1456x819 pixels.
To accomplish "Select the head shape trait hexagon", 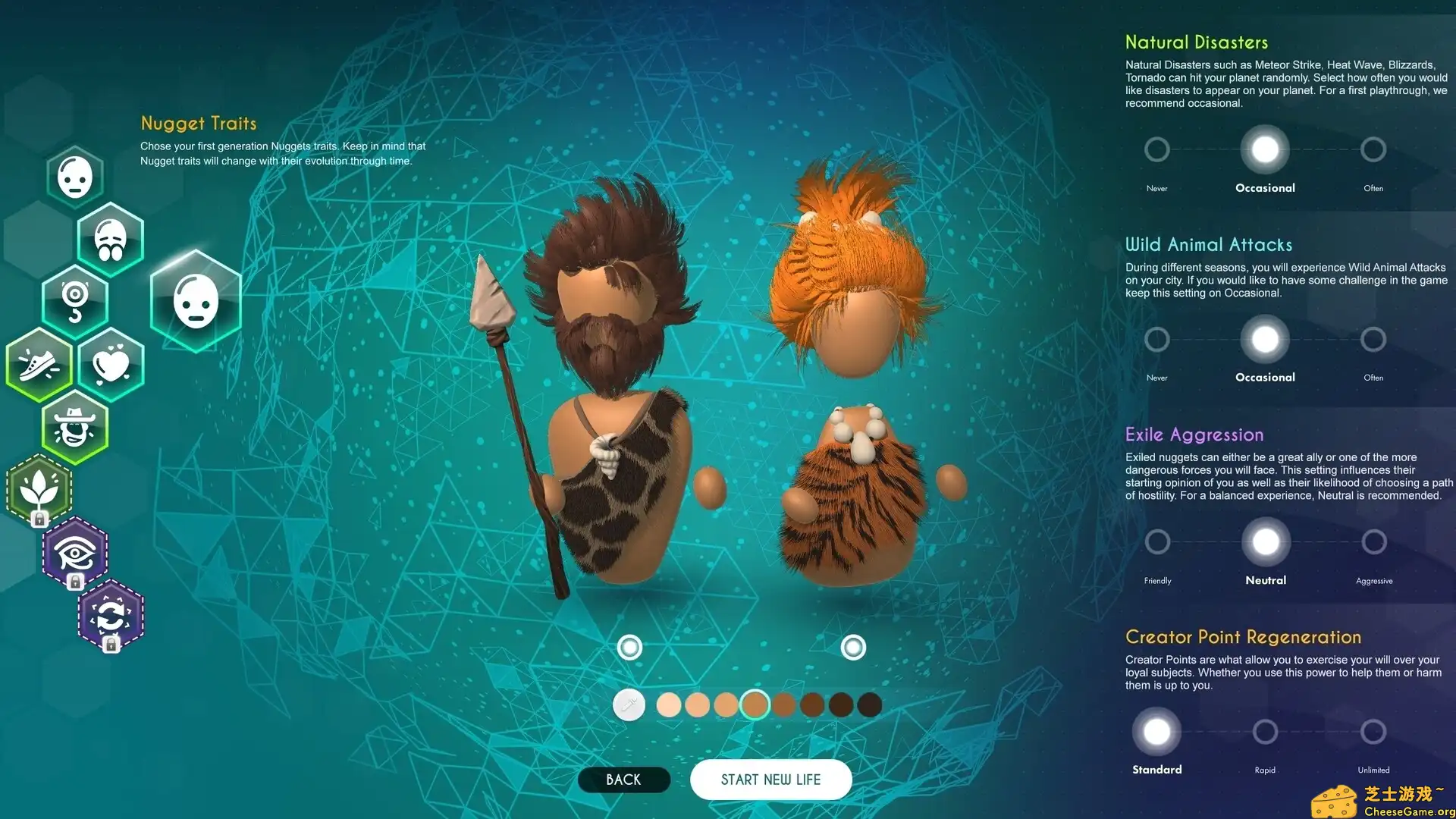I will click(76, 176).
